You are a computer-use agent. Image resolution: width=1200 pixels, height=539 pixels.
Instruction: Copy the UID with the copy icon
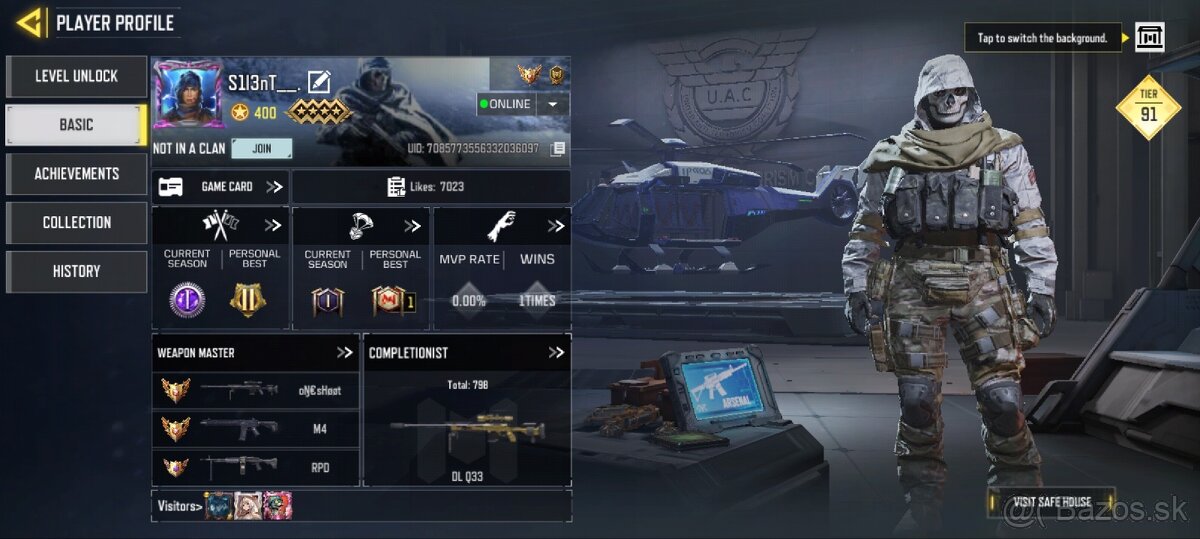point(558,149)
